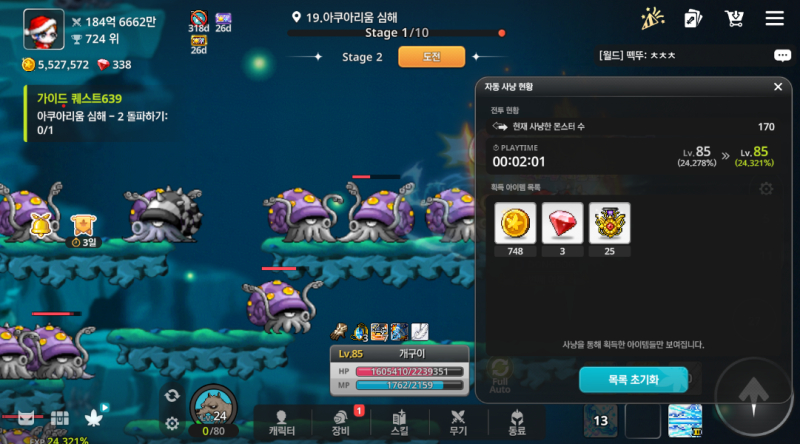Image resolution: width=800 pixels, height=444 pixels.
Task: Open the cards icon in the top bar
Action: coord(693,18)
